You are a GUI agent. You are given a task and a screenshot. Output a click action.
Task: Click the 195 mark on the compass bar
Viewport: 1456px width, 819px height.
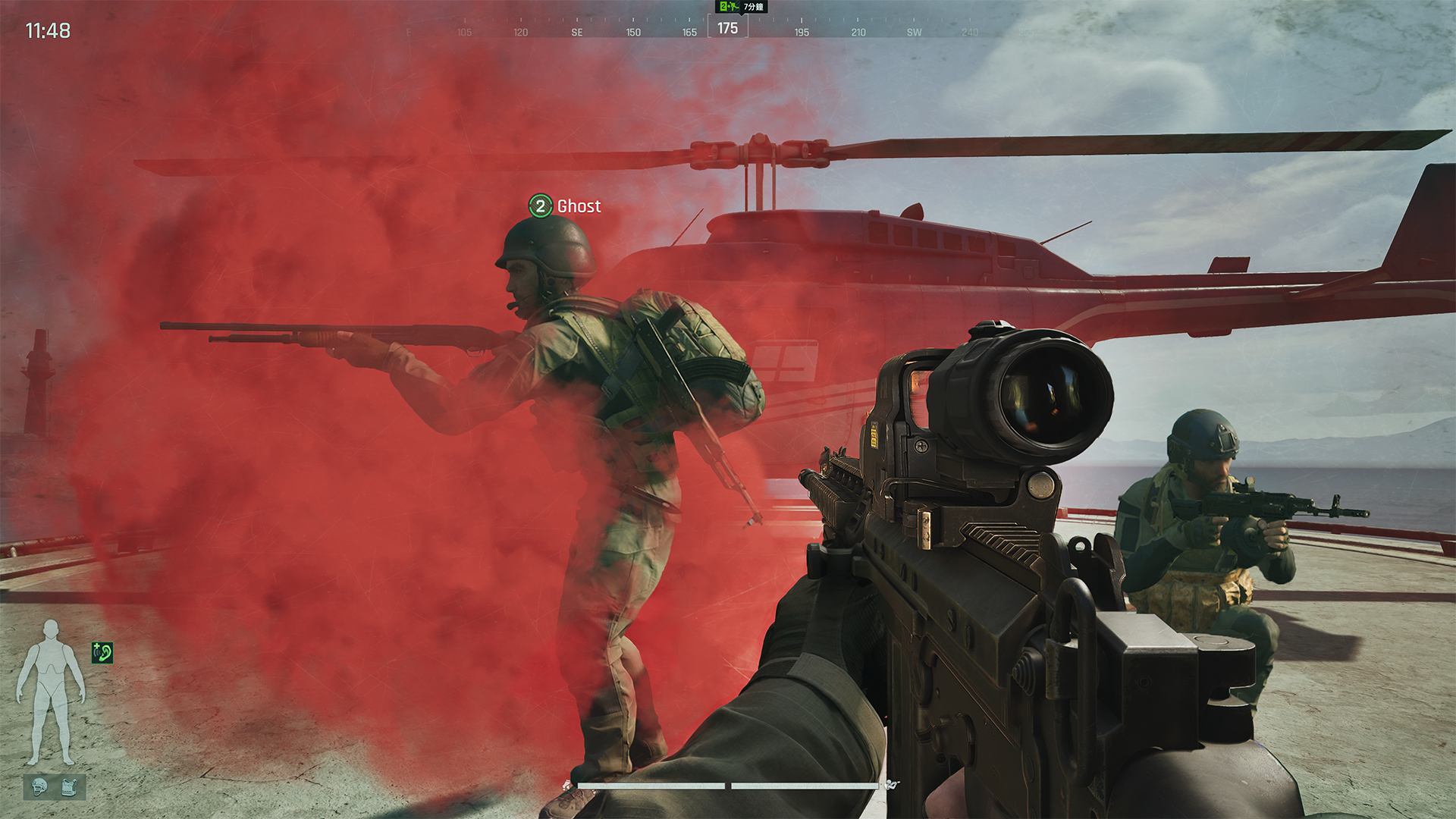(x=803, y=33)
